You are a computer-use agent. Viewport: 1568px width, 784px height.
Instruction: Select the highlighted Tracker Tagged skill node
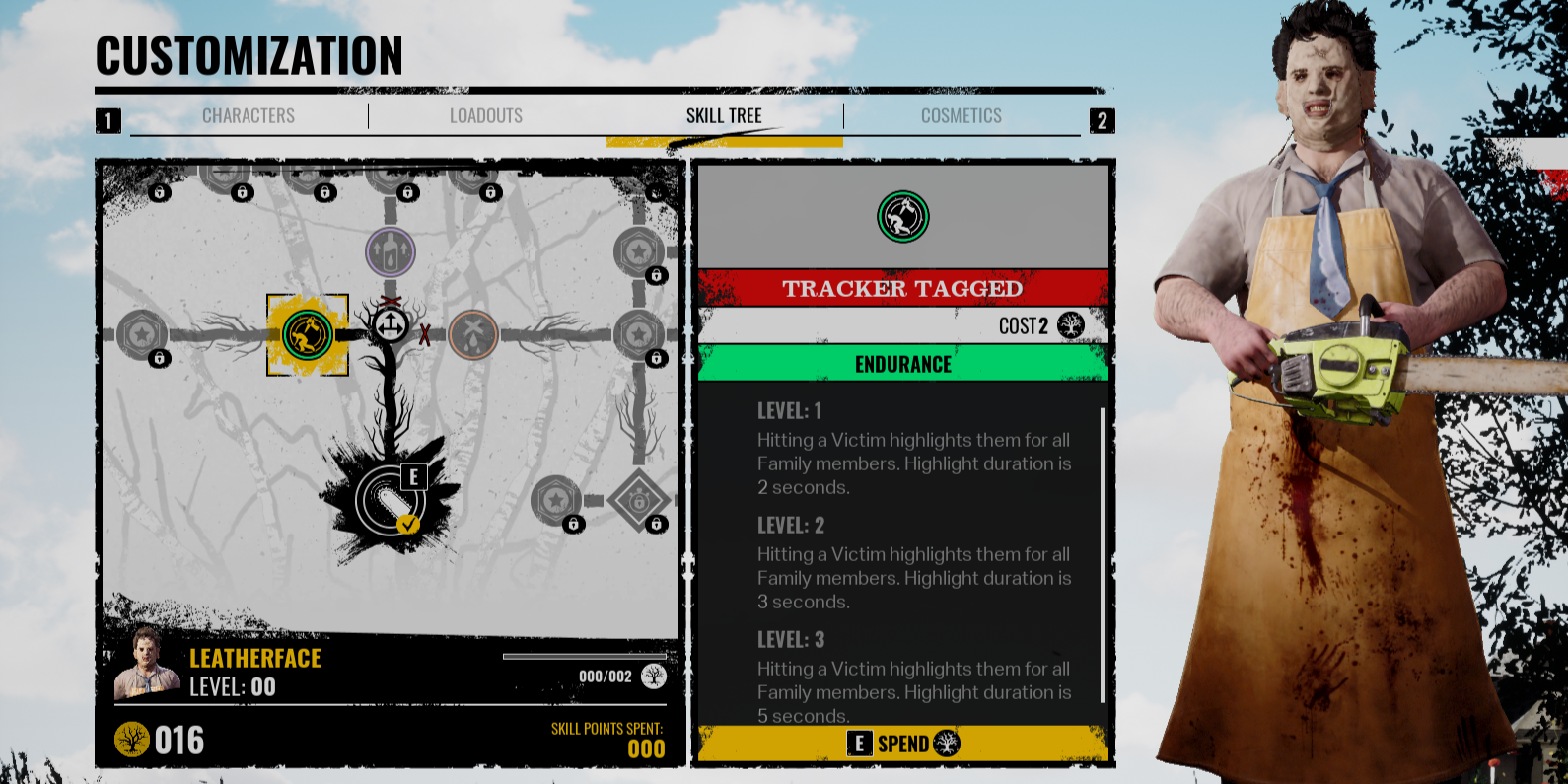pyautogui.click(x=308, y=335)
